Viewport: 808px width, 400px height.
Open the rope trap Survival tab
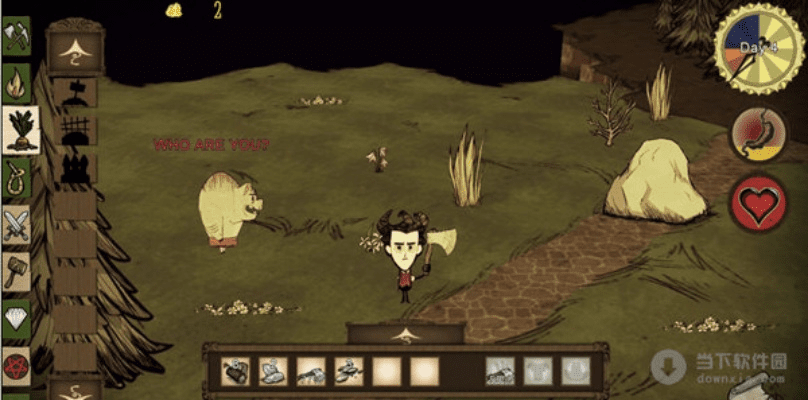pos(16,180)
